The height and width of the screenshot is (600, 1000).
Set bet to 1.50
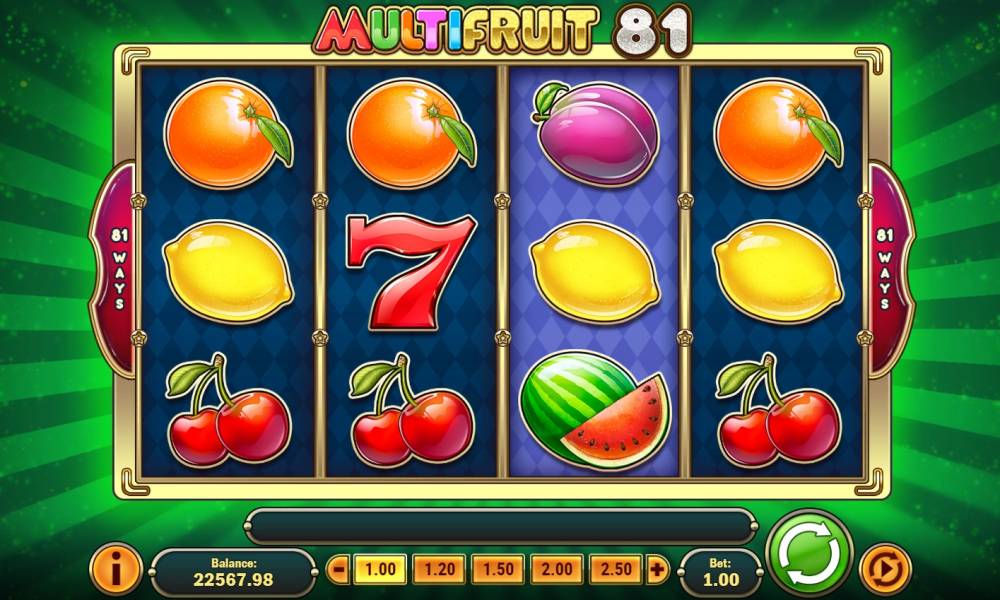click(x=498, y=571)
